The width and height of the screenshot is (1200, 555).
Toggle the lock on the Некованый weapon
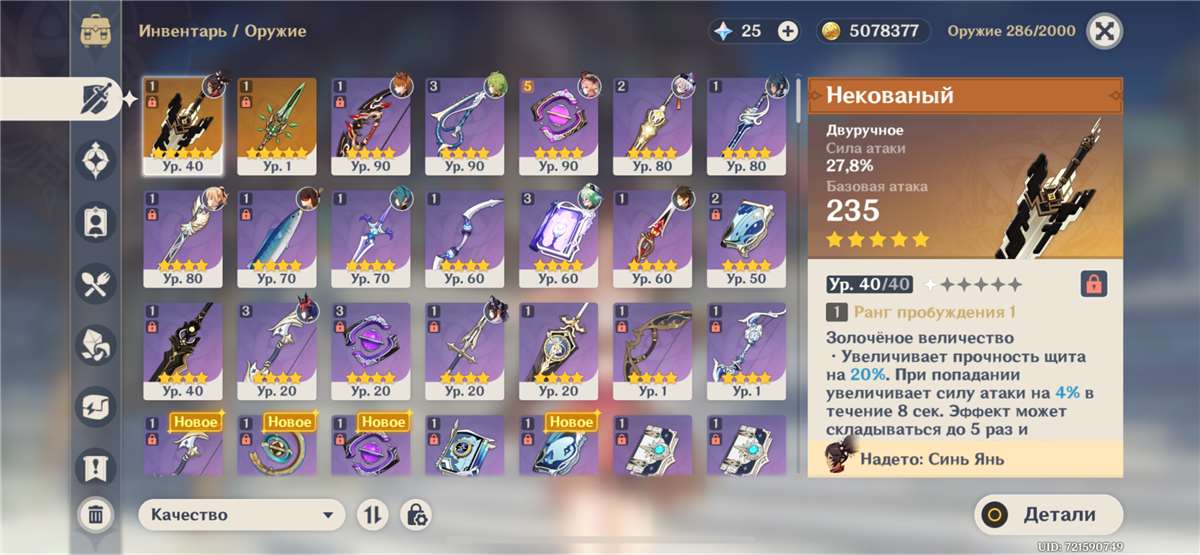pos(1094,284)
